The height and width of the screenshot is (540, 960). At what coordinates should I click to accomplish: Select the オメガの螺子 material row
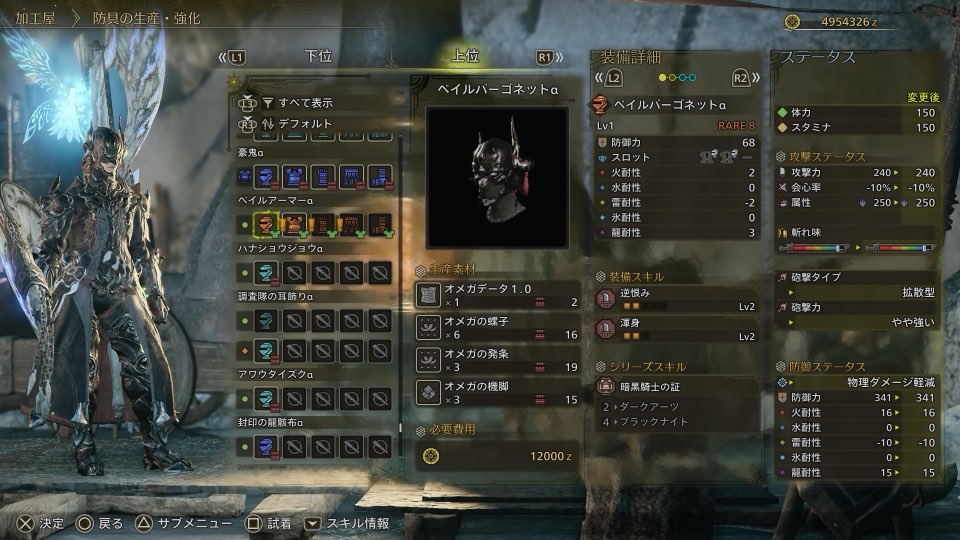tap(497, 327)
